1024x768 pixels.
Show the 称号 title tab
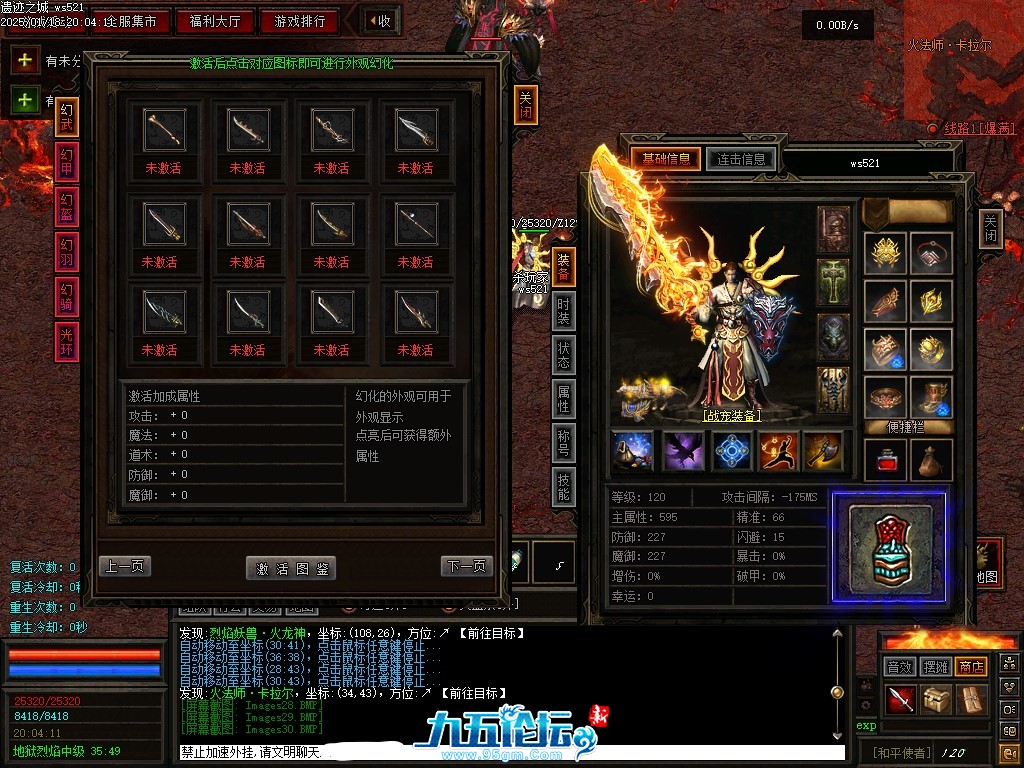click(564, 443)
